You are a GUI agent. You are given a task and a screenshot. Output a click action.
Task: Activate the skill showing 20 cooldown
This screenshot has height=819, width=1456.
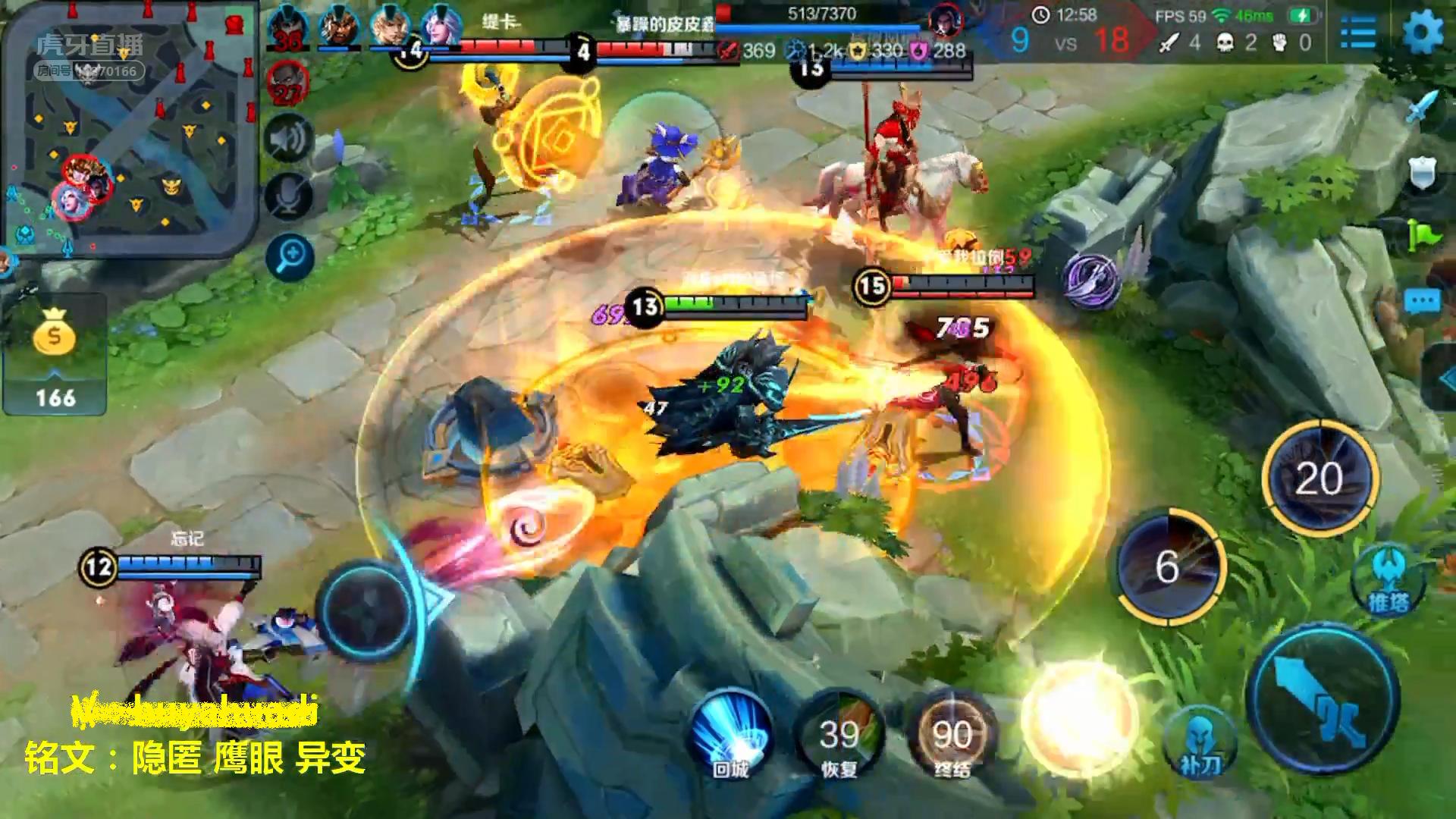[x=1319, y=478]
